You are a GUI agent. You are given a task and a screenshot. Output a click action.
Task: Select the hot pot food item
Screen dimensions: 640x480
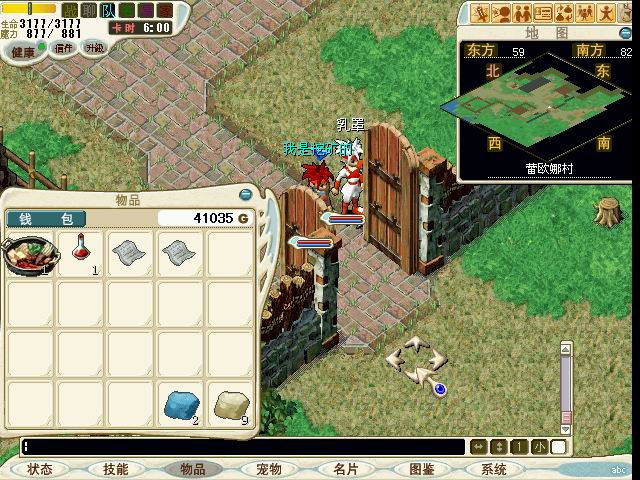point(29,255)
